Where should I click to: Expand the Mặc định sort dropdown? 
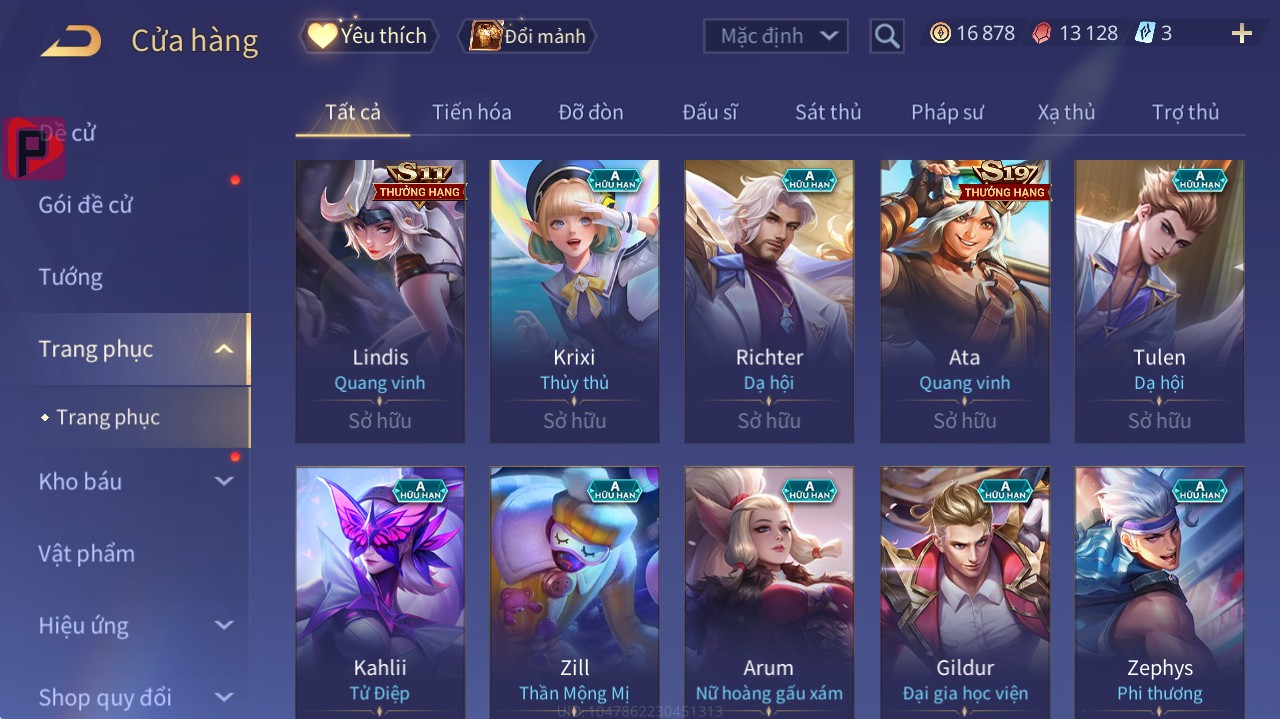click(x=775, y=36)
